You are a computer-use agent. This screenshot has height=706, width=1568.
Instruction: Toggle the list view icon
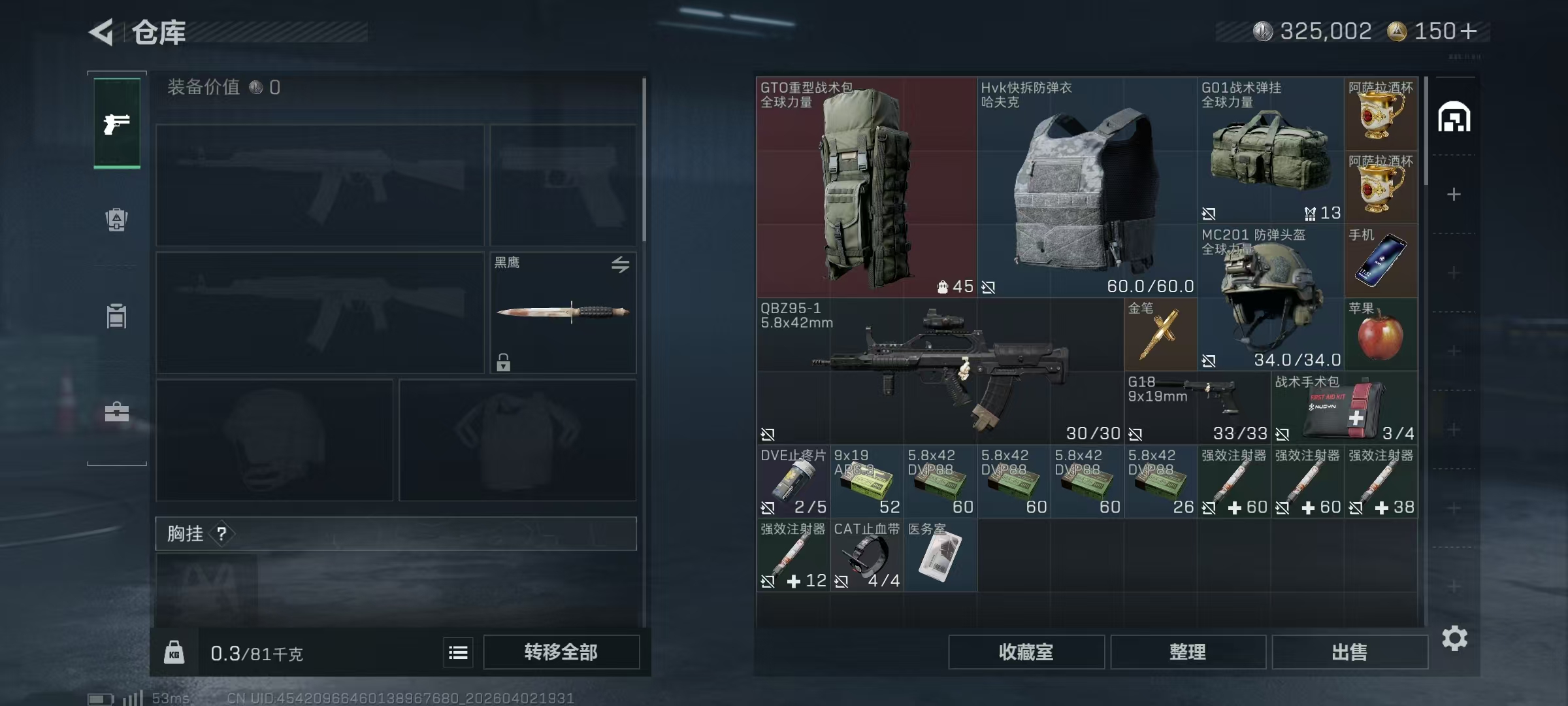[x=458, y=652]
